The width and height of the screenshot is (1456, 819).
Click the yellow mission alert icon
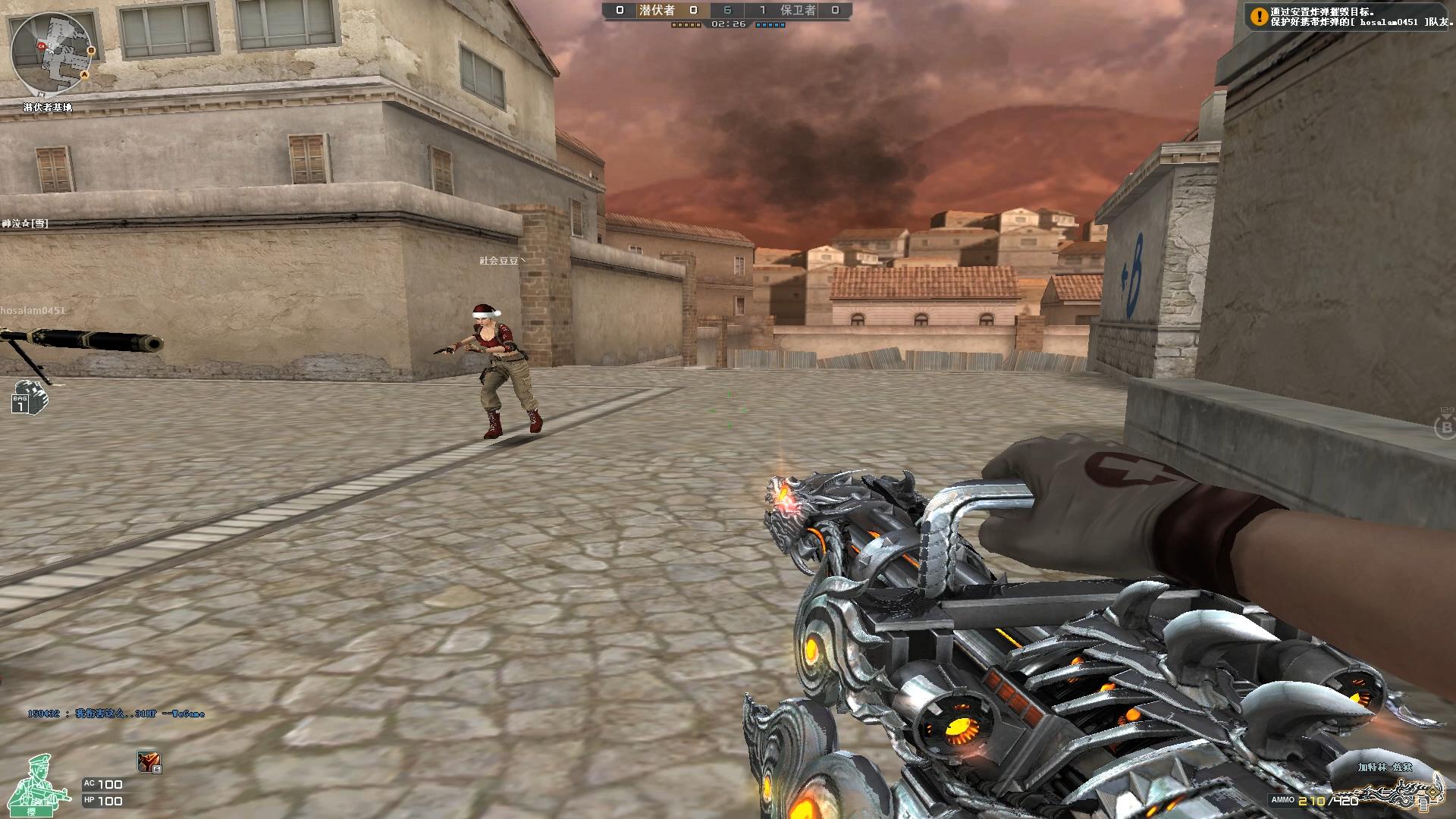pyautogui.click(x=1259, y=17)
